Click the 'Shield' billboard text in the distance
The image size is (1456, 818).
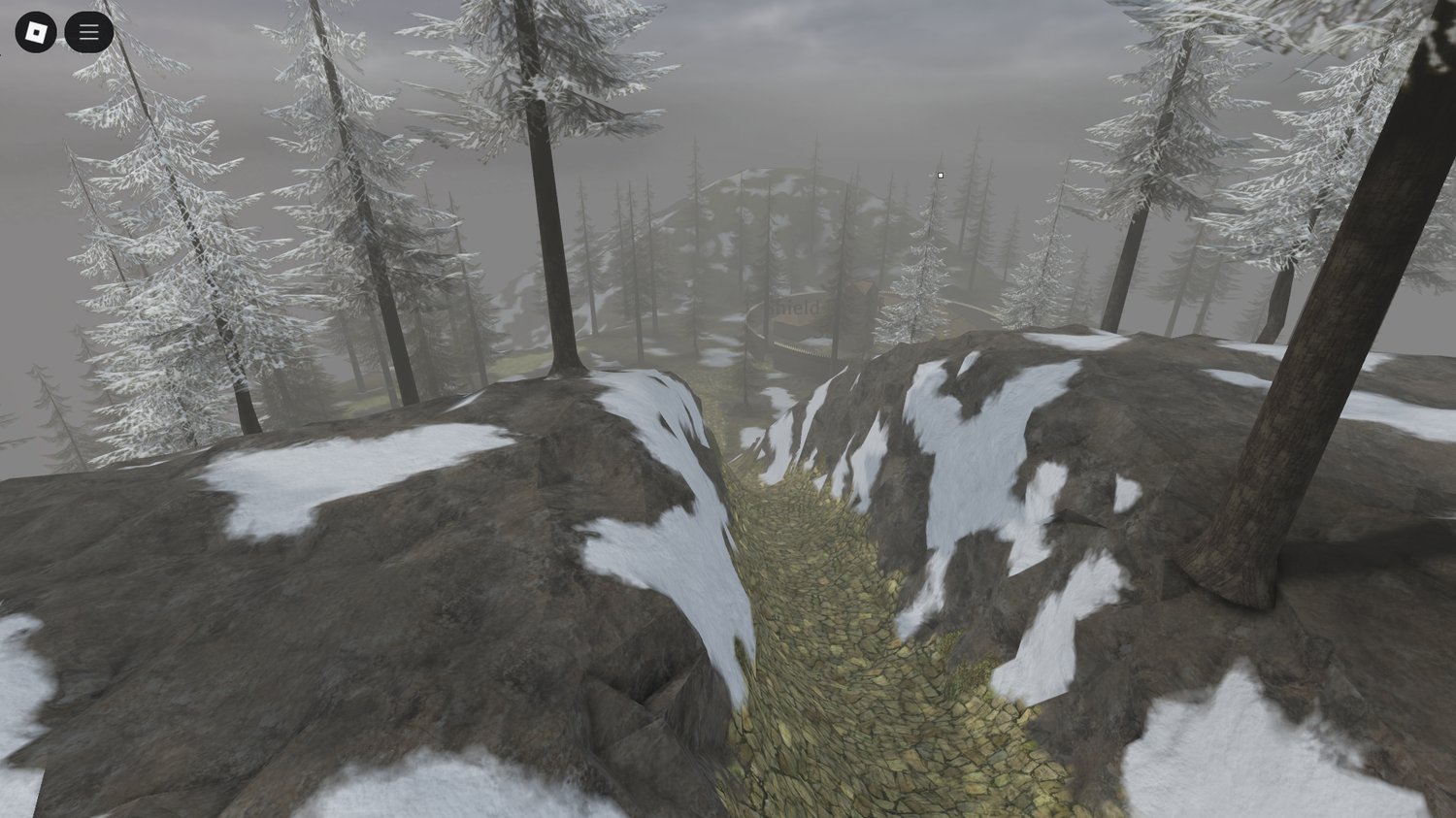point(794,306)
